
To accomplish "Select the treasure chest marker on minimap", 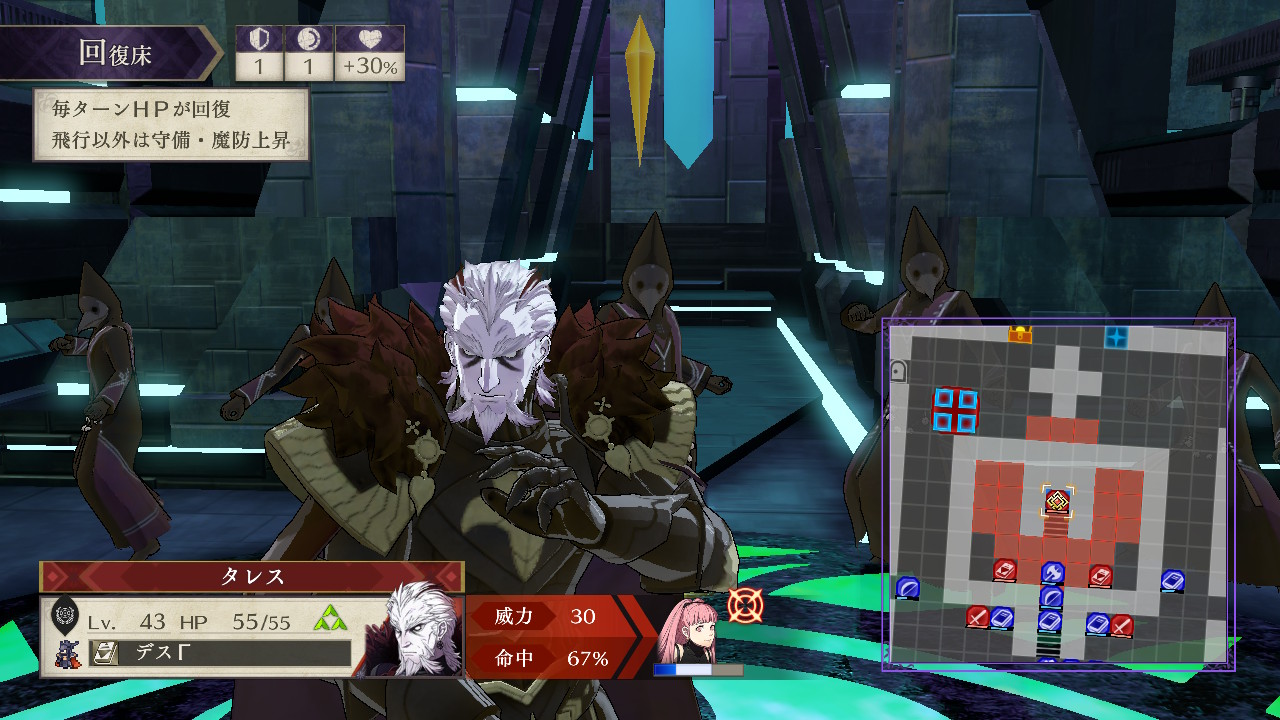I will point(1019,335).
